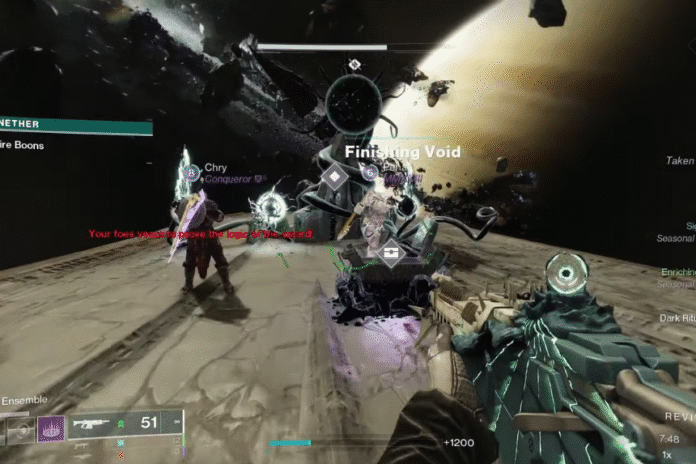Select the equipped rifle weapon icon

[92, 424]
